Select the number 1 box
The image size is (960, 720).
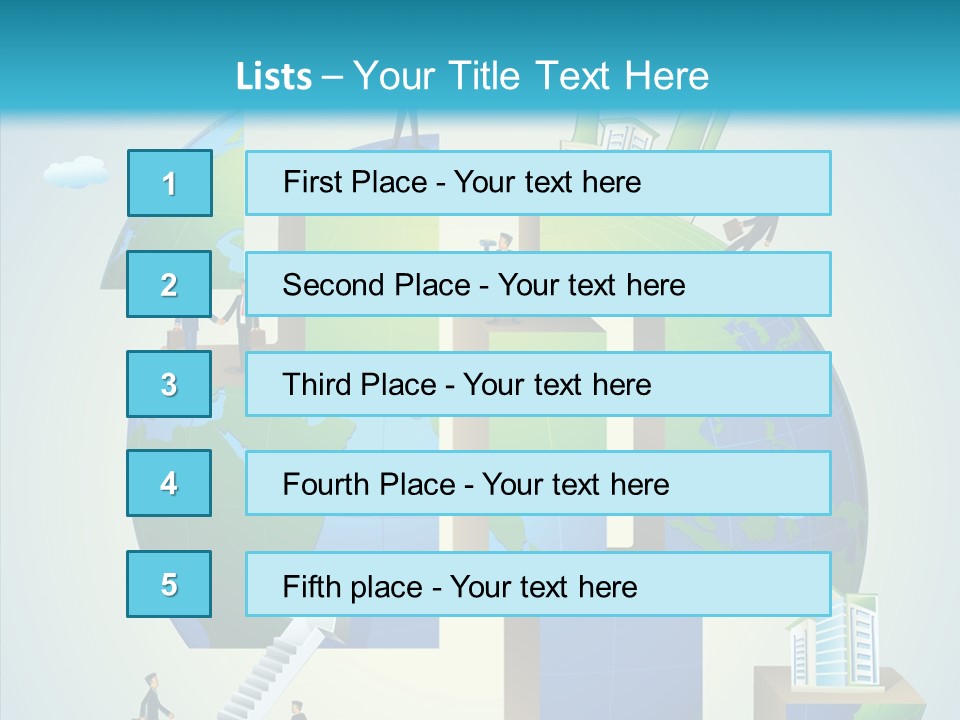[x=170, y=183]
